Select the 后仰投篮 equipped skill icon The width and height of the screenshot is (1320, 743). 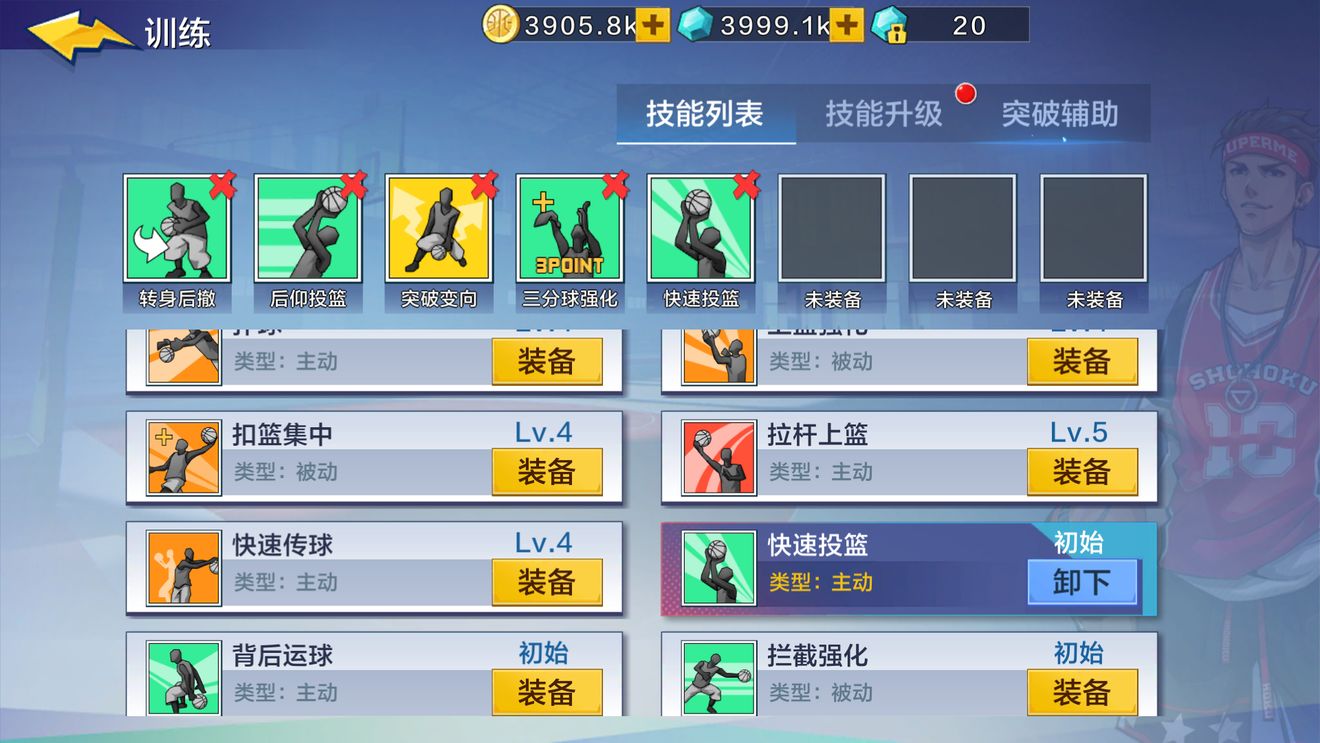(x=308, y=232)
